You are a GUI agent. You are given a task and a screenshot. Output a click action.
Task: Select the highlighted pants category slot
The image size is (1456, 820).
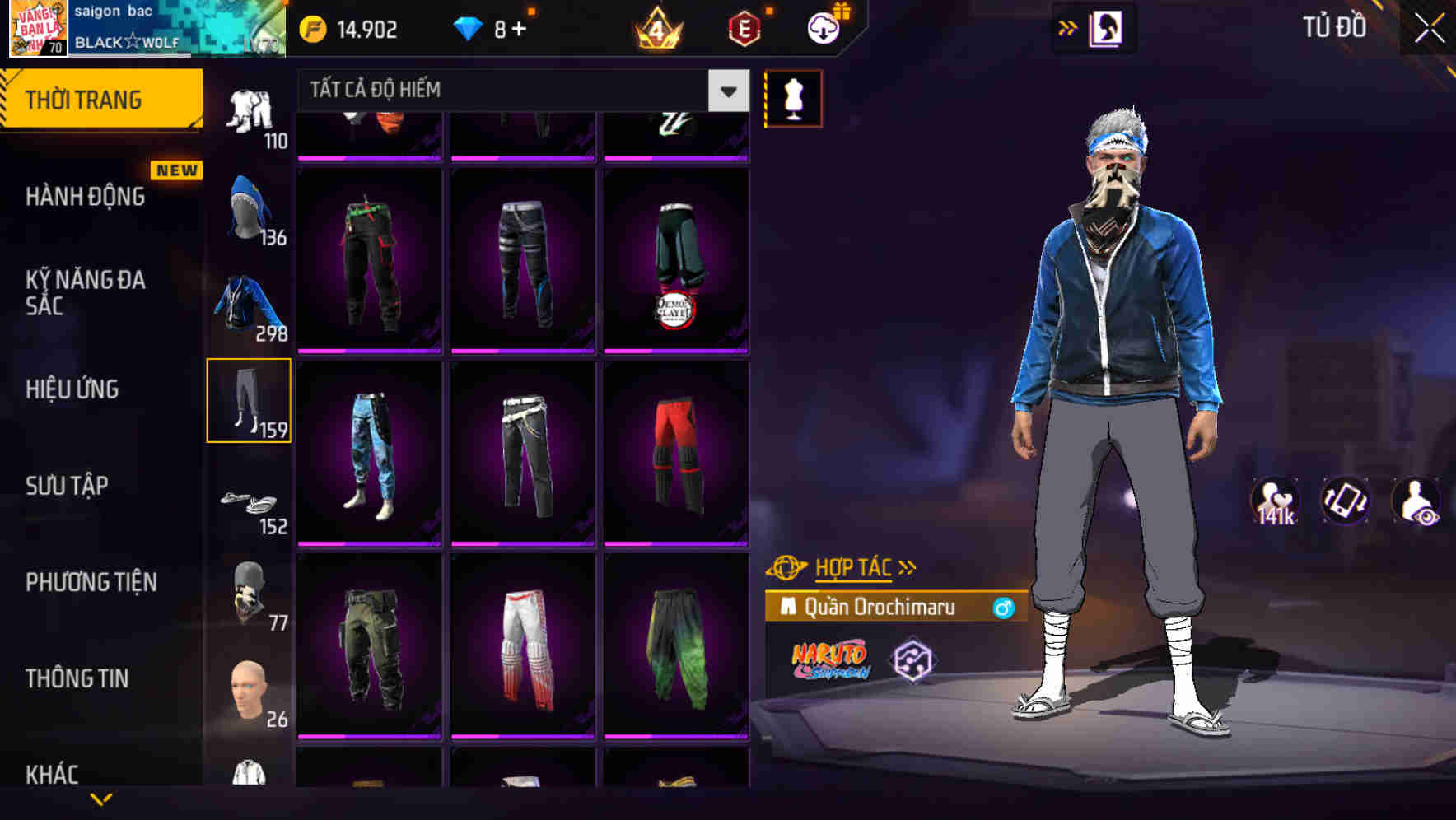pos(250,400)
